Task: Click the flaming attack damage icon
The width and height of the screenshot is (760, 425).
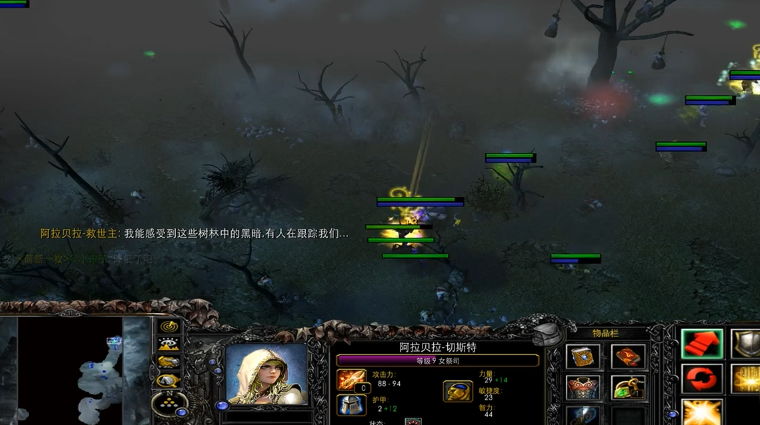Action: tap(351, 379)
